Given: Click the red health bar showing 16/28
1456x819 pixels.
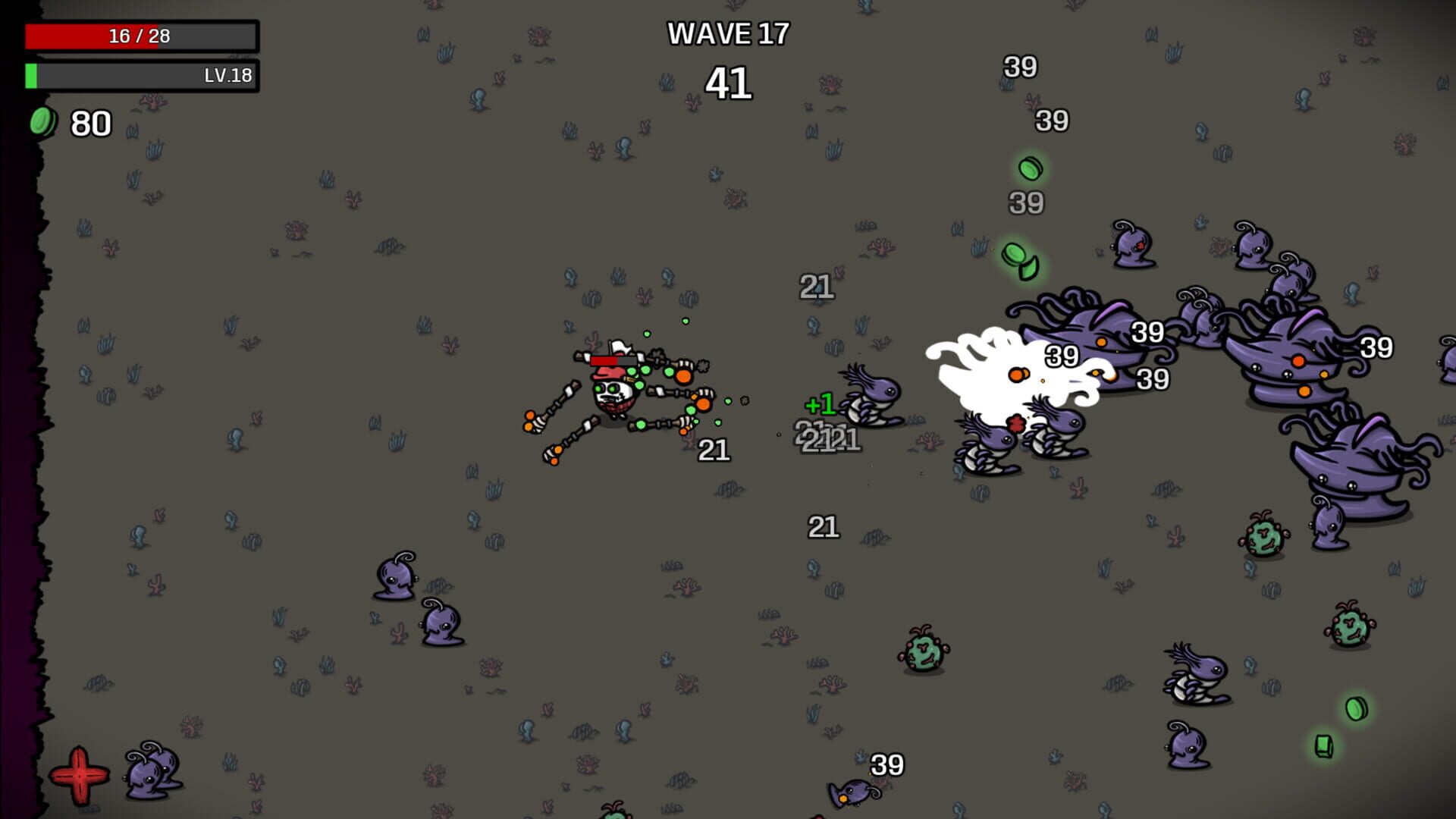Looking at the screenshot, I should [x=140, y=34].
